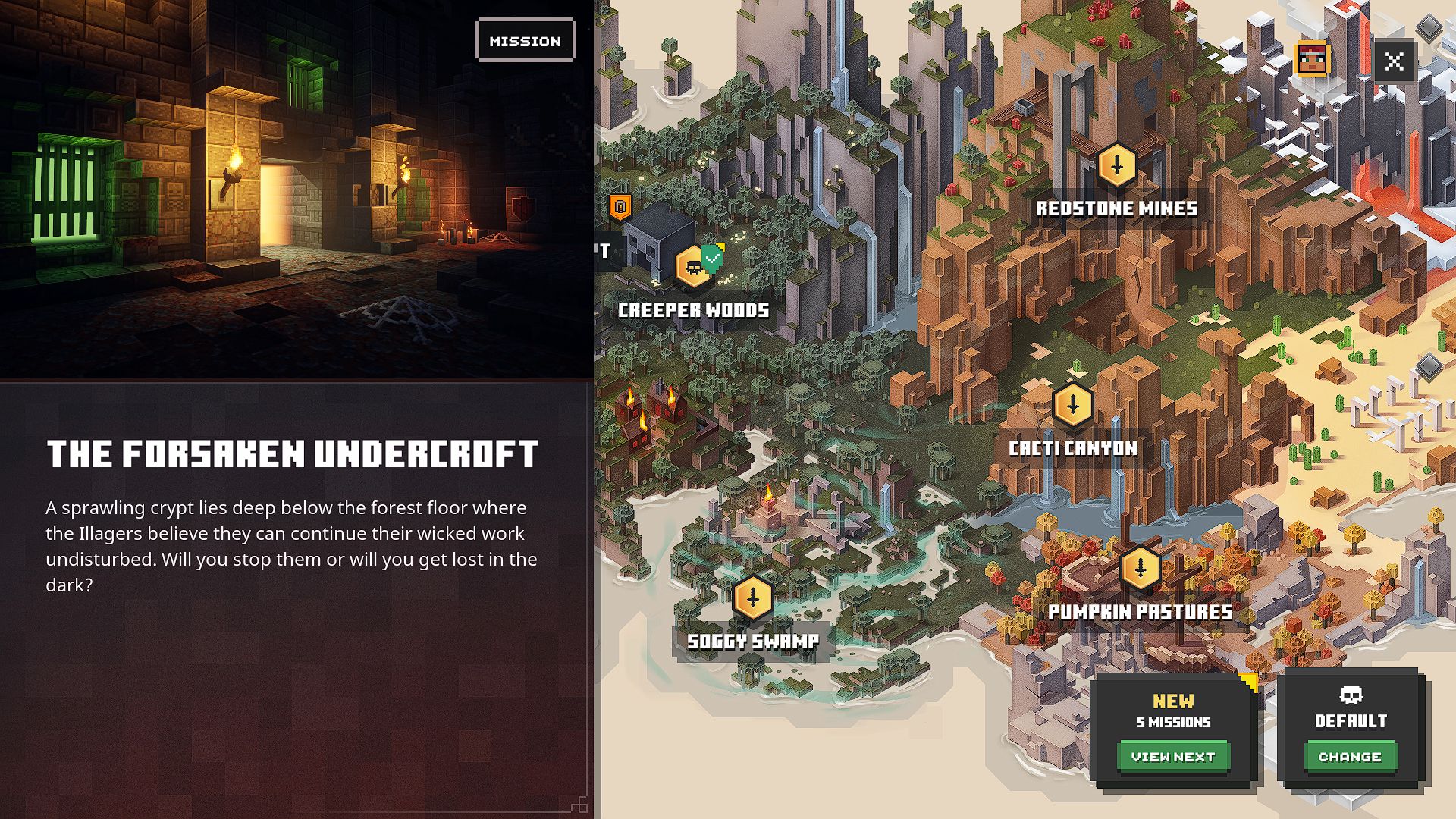
Task: Open the player profile avatar icon
Action: (1313, 60)
